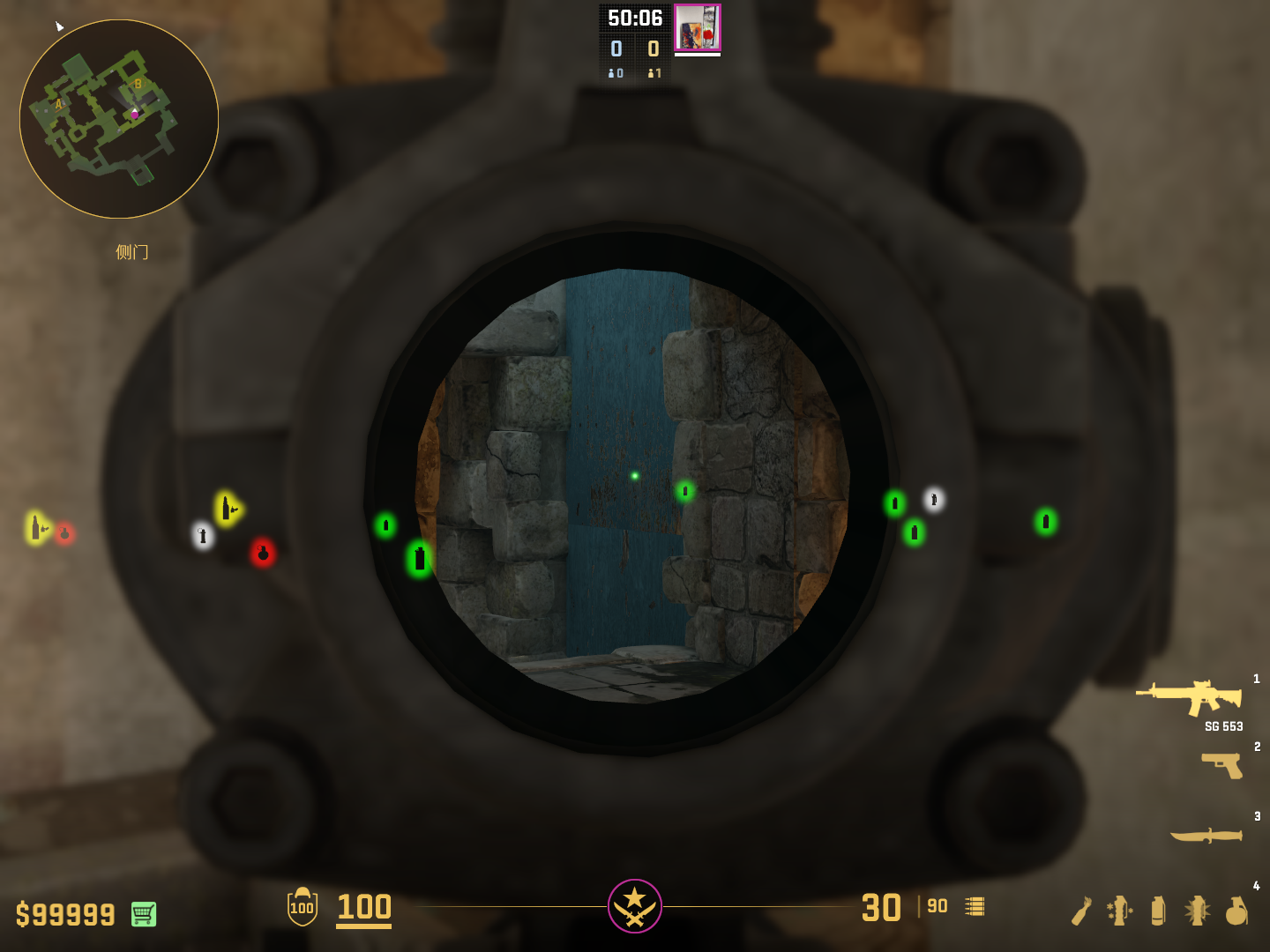This screenshot has height=952, width=1270.
Task: Switch to the pistol slot
Action: (1222, 764)
